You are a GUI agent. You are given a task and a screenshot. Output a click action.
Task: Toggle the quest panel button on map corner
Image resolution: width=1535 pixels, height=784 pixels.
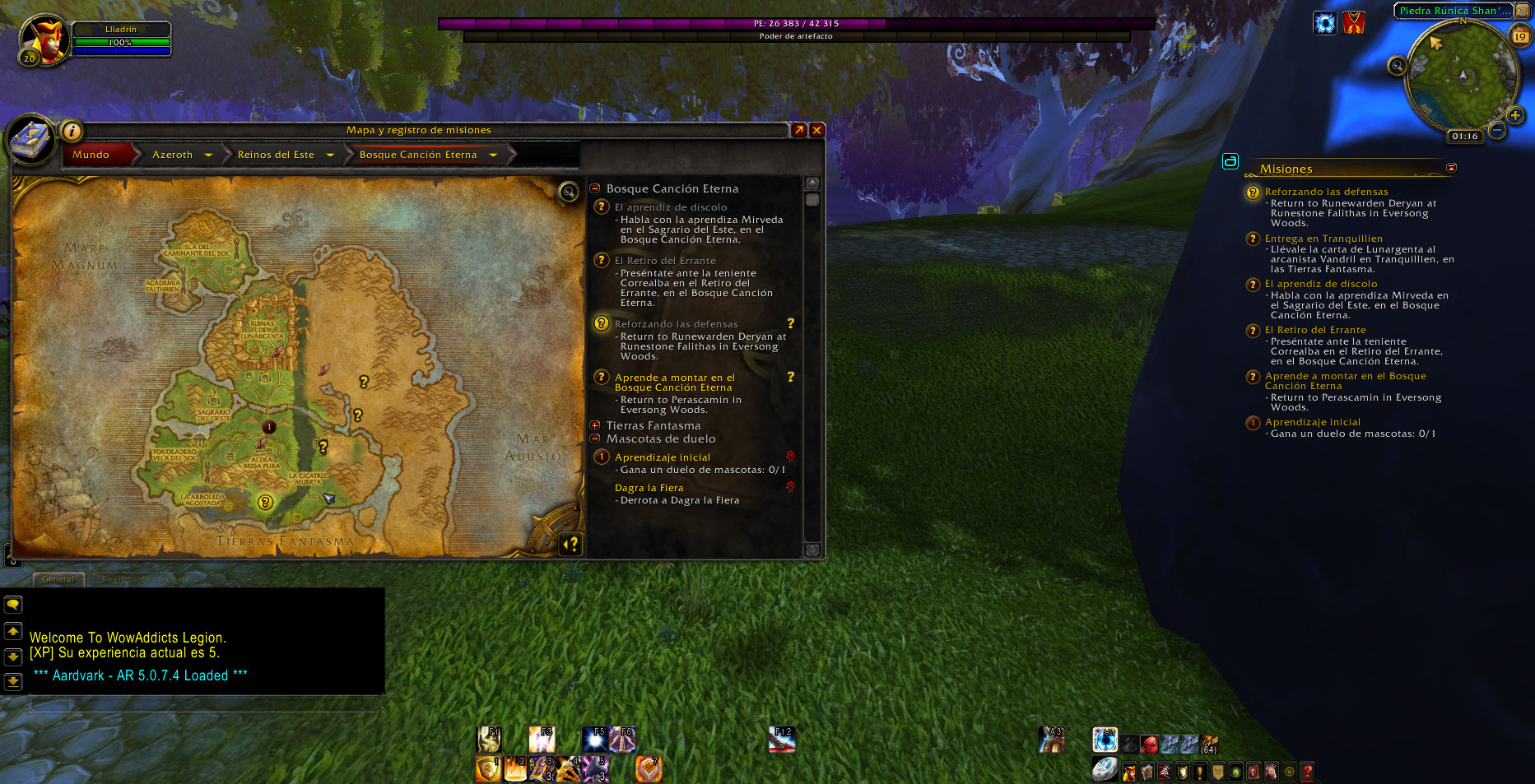570,544
